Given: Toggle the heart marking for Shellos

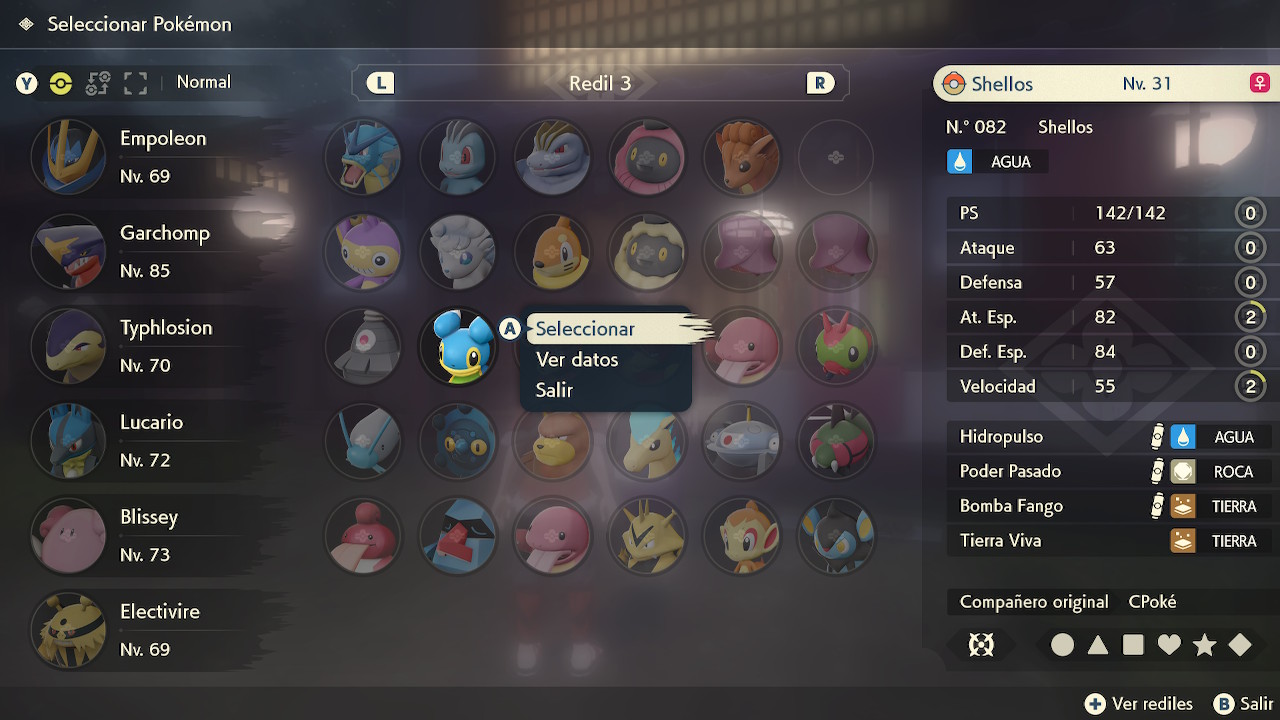Looking at the screenshot, I should 1169,645.
